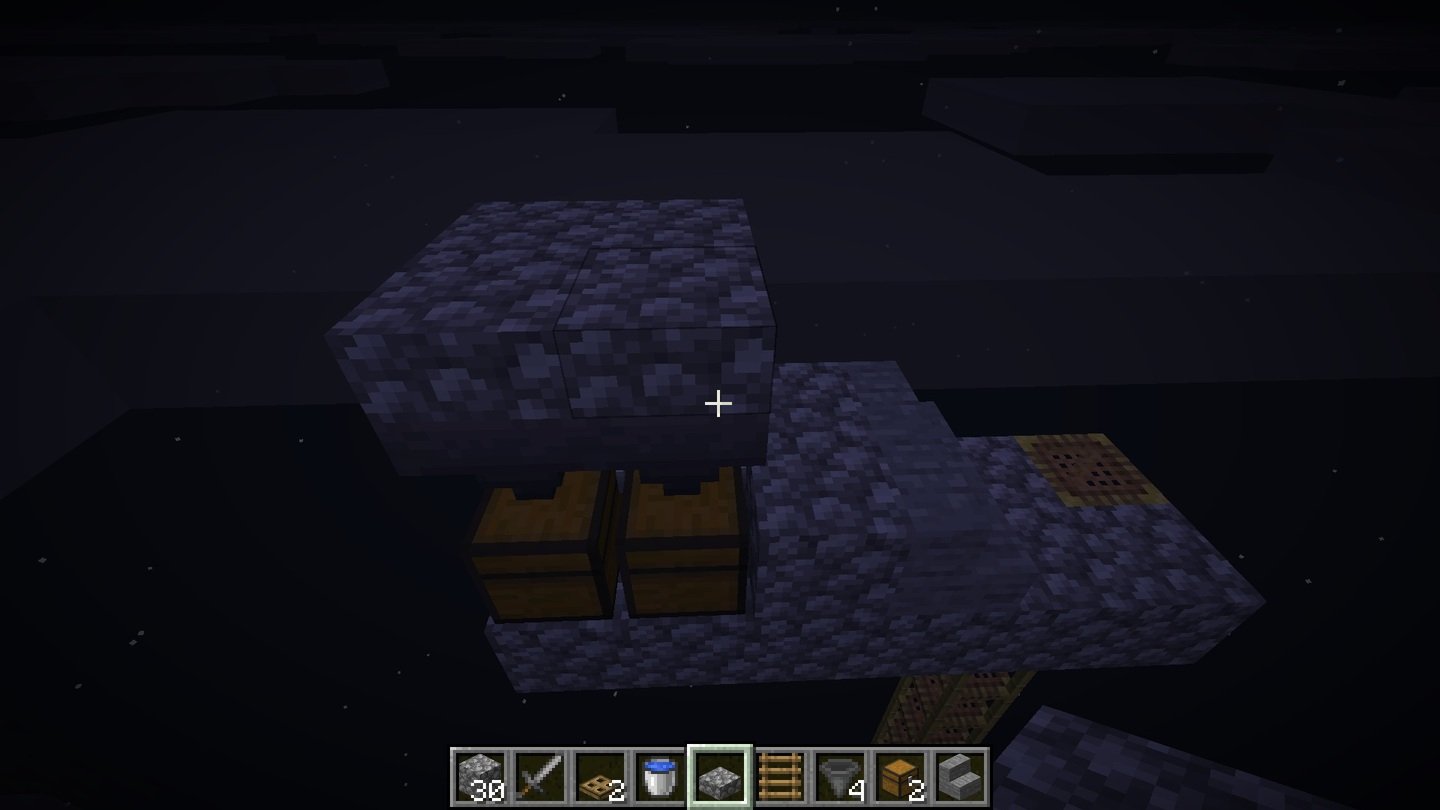
Task: Select the cobblestone block stack of 30
Action: point(480,776)
